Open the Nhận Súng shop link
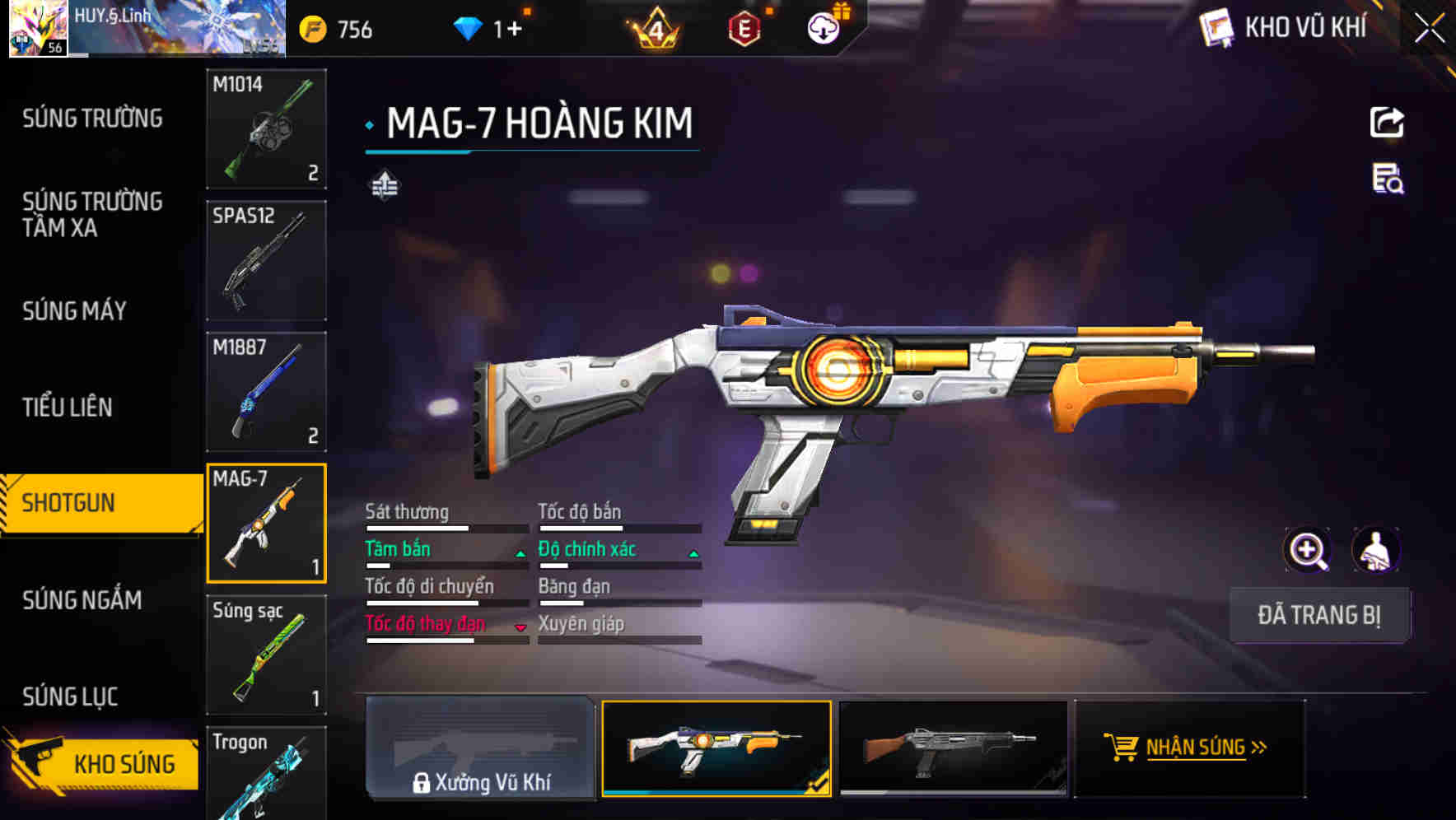Screen dimensions: 1456x820 (x=1190, y=748)
